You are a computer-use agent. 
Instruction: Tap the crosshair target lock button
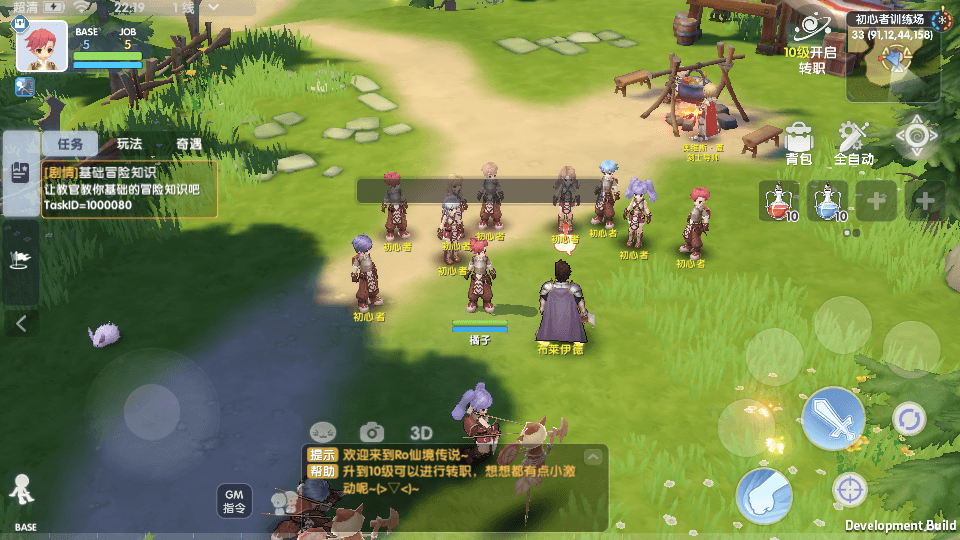tap(850, 490)
